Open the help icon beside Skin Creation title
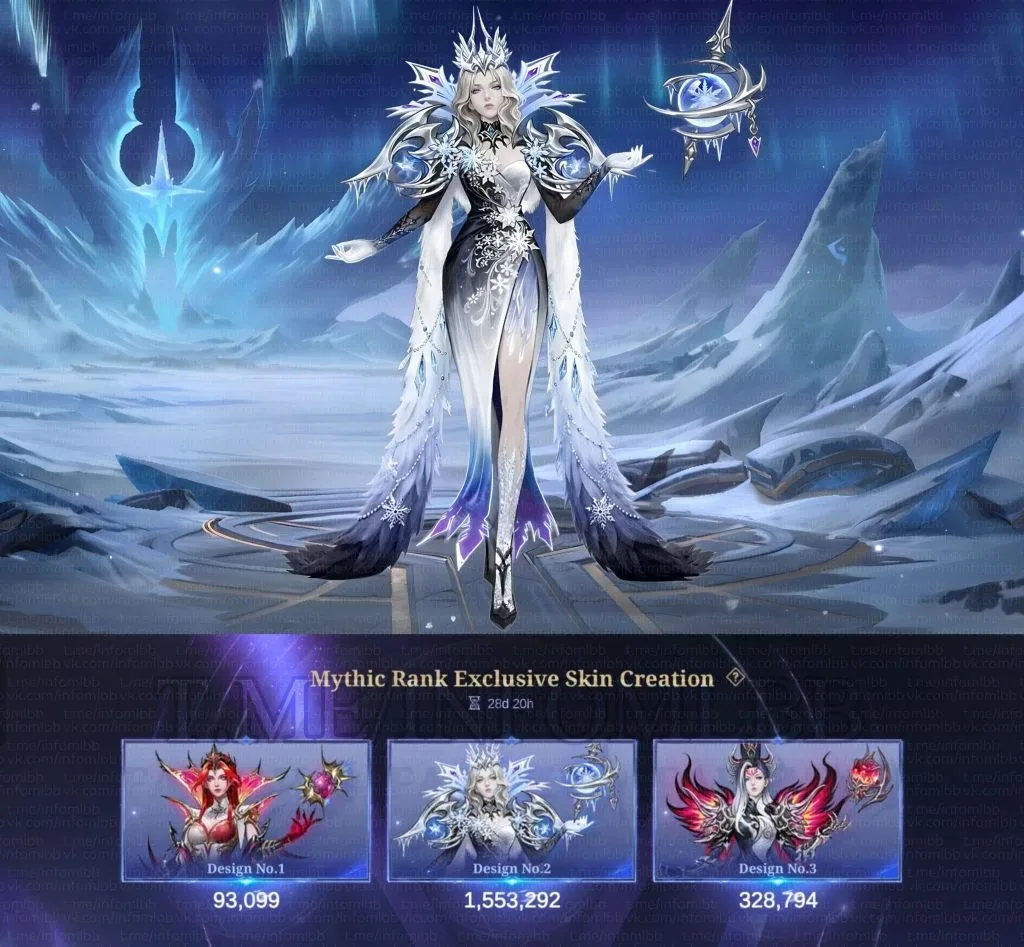The height and width of the screenshot is (947, 1024). click(736, 678)
